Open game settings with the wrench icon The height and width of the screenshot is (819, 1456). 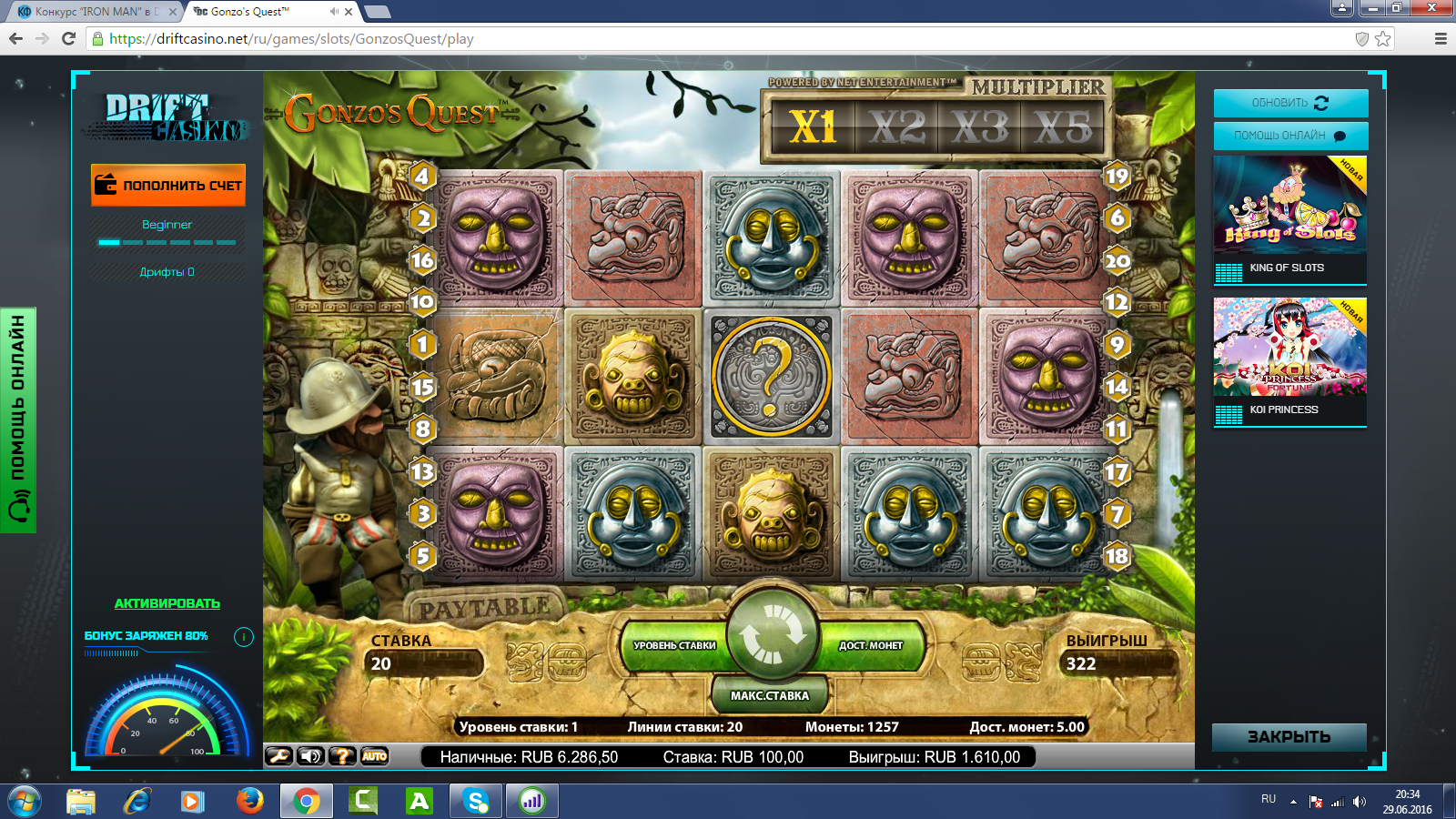pos(278,756)
